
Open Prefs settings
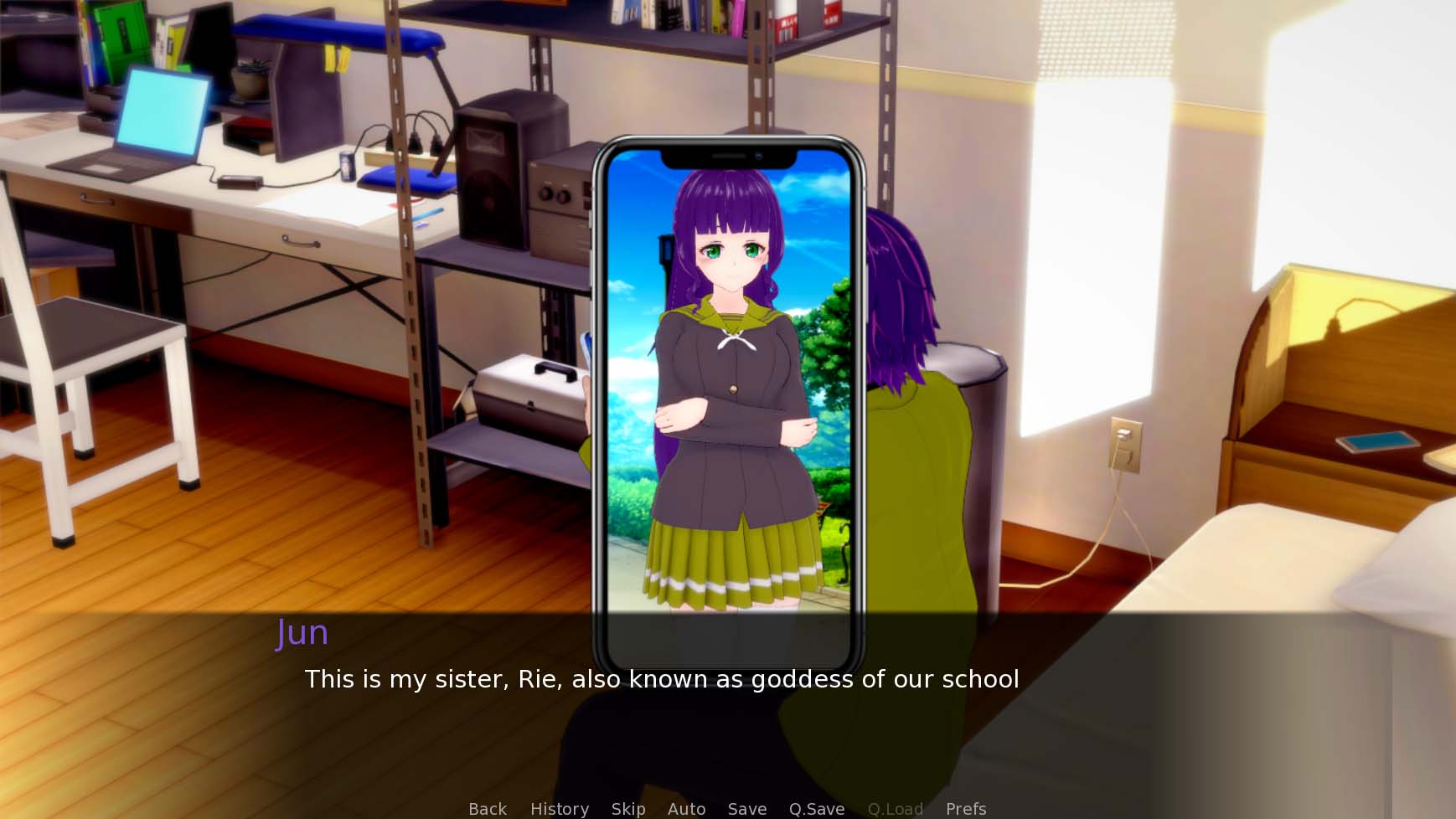coord(966,809)
